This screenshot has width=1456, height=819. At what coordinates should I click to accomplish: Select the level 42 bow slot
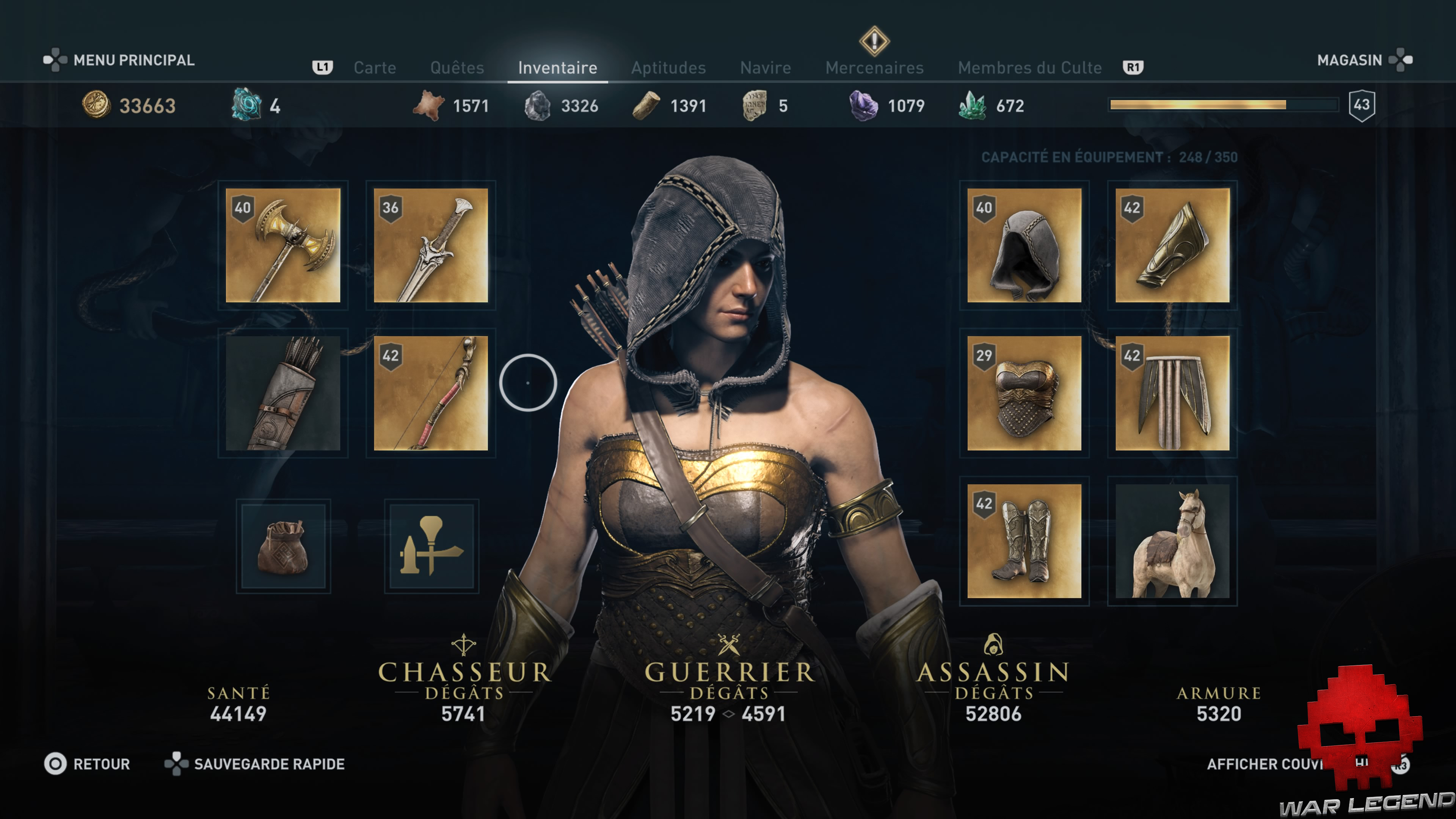point(431,394)
